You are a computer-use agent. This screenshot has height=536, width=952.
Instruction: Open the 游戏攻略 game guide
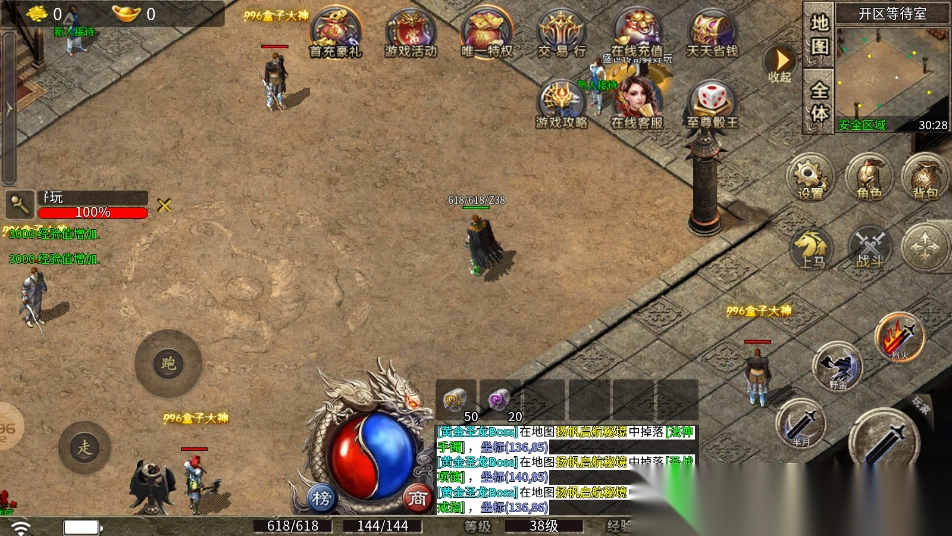pos(562,104)
